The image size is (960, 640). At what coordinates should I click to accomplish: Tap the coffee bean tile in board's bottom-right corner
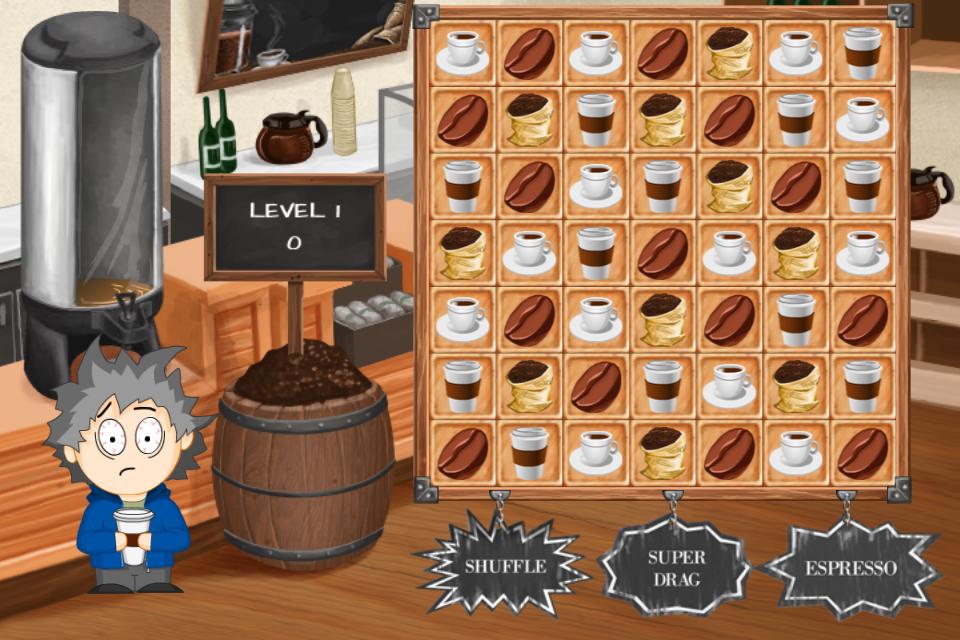[x=862, y=453]
